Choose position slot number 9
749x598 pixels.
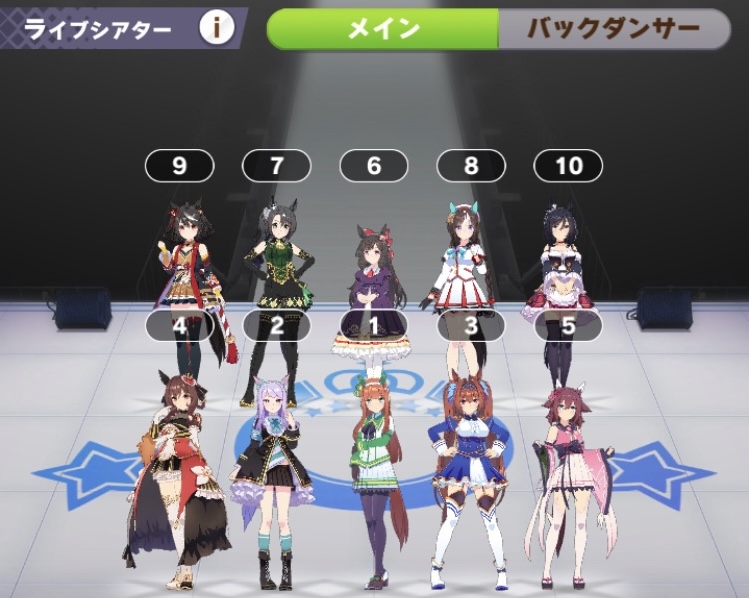click(x=179, y=165)
